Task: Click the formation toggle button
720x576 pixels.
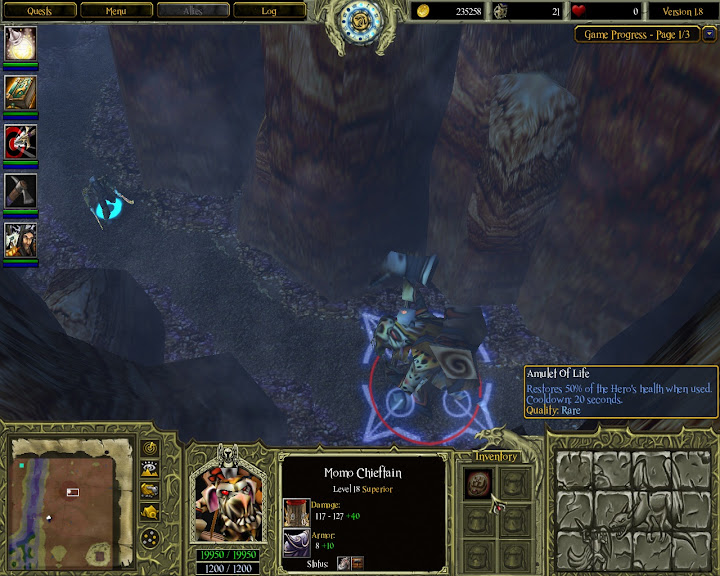Action: pyautogui.click(x=151, y=538)
